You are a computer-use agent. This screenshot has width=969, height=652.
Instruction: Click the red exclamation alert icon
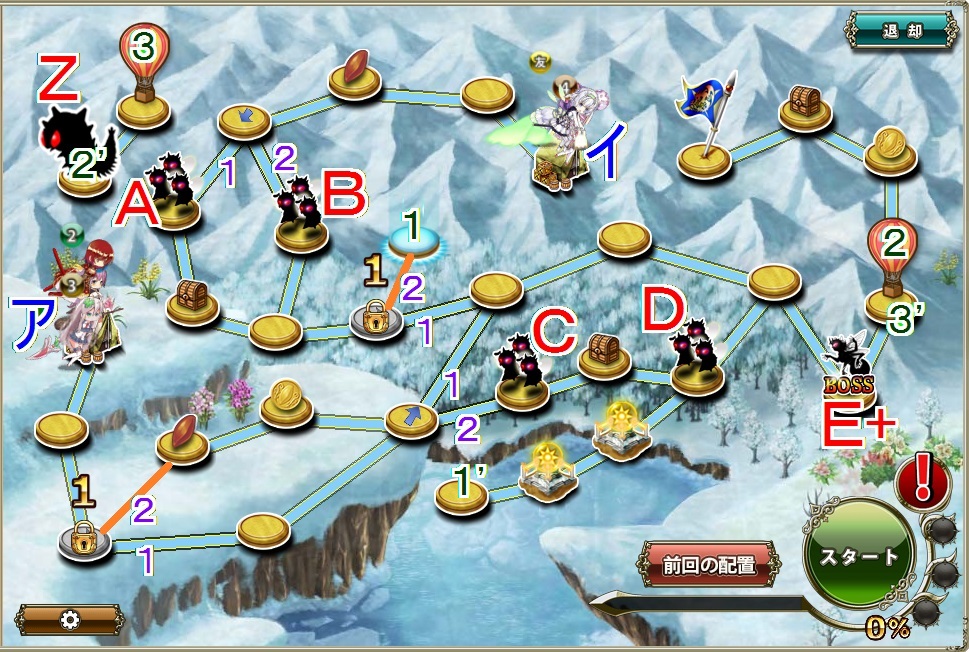click(921, 479)
